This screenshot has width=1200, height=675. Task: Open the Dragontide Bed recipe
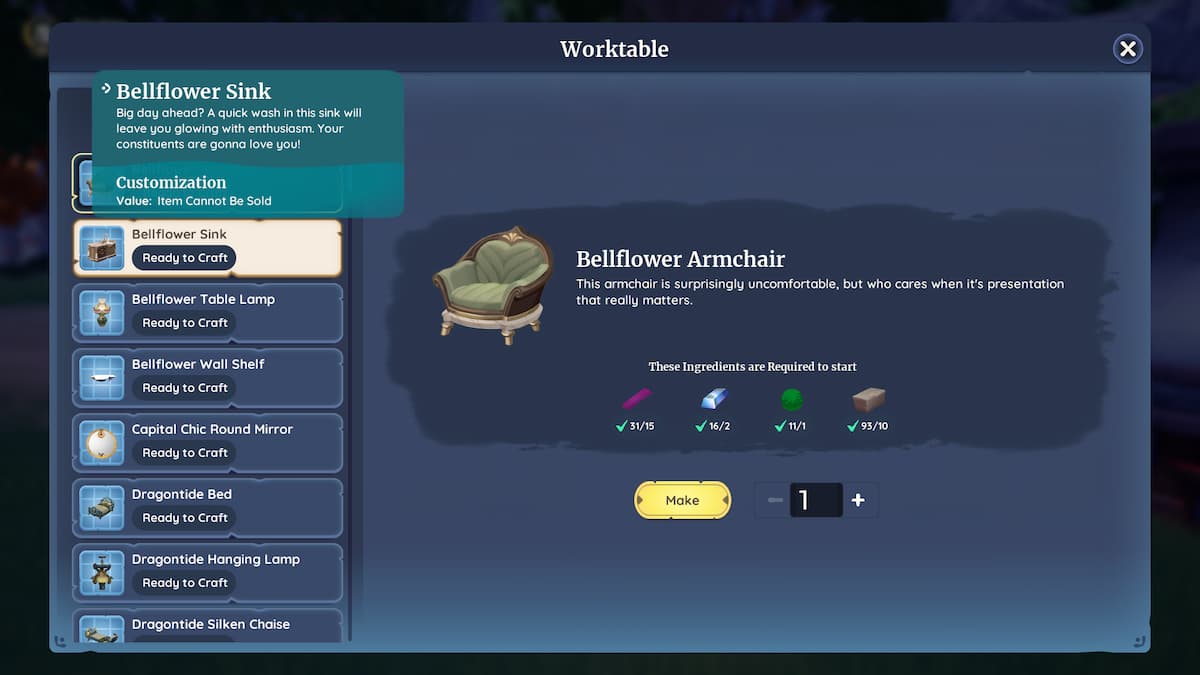(x=207, y=508)
